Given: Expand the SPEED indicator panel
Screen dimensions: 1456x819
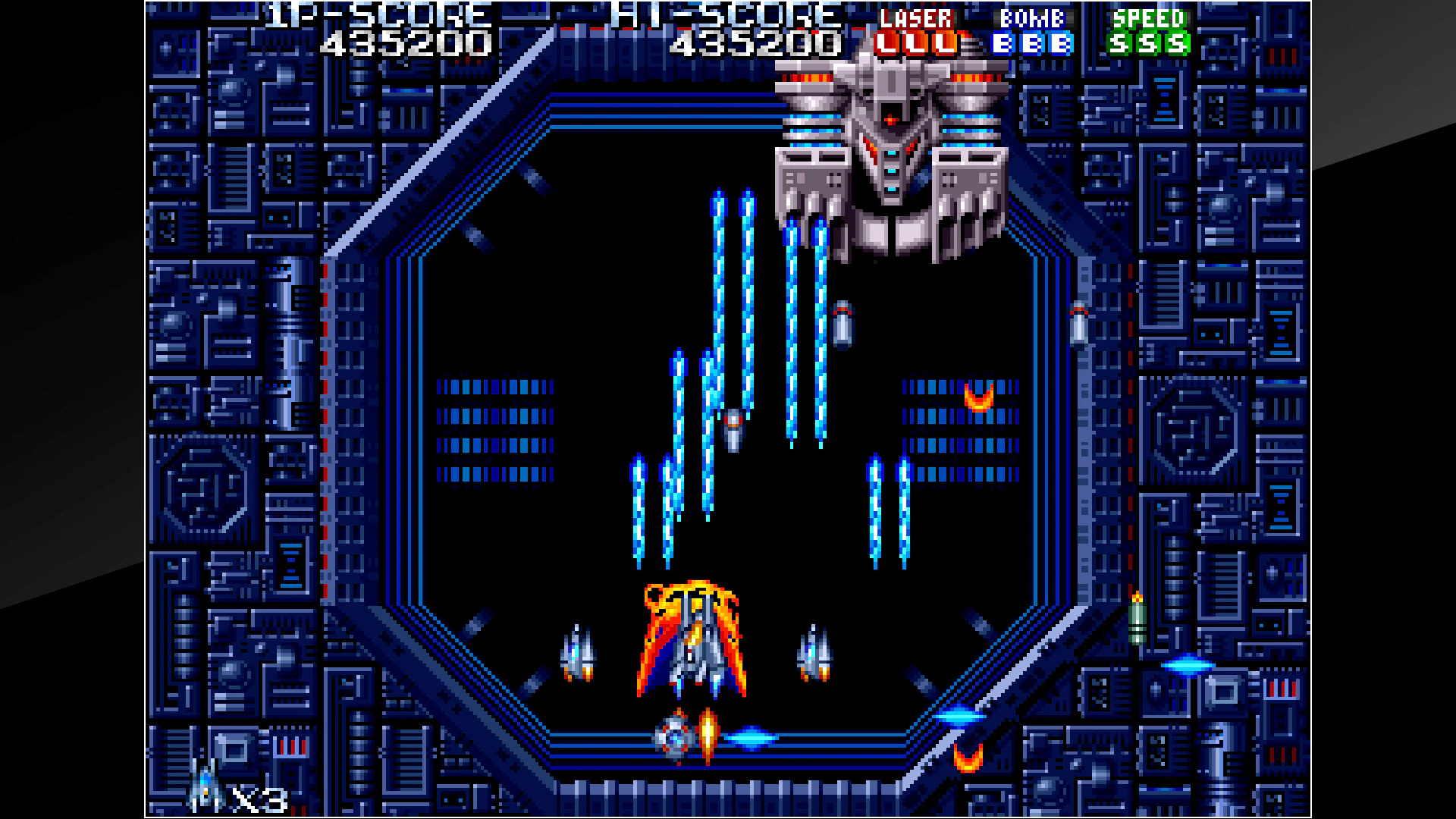Looking at the screenshot, I should pyautogui.click(x=1150, y=20).
